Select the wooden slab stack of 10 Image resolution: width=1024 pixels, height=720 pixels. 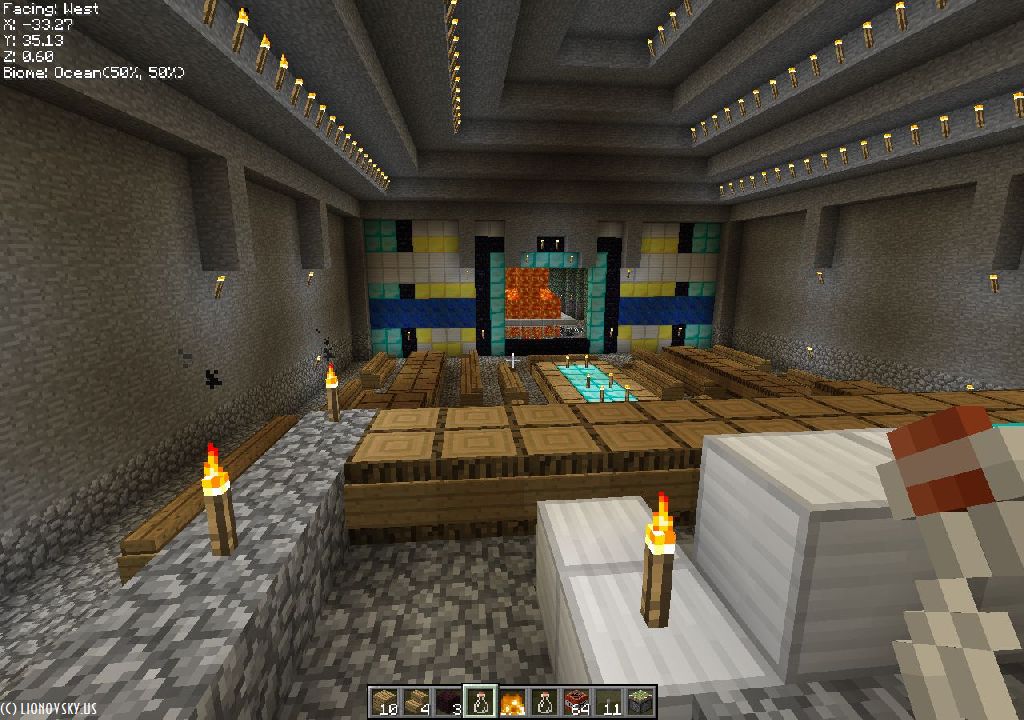[x=386, y=702]
